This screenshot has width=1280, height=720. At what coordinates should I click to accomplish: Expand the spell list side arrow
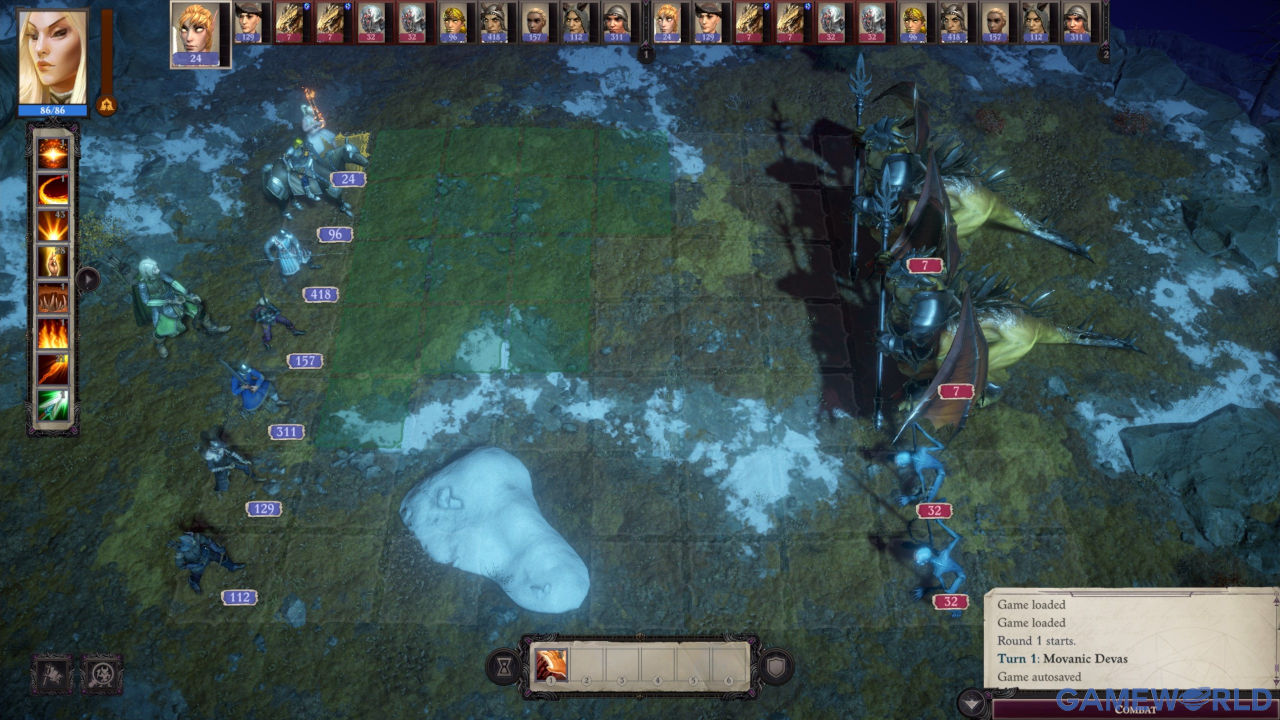click(x=88, y=279)
